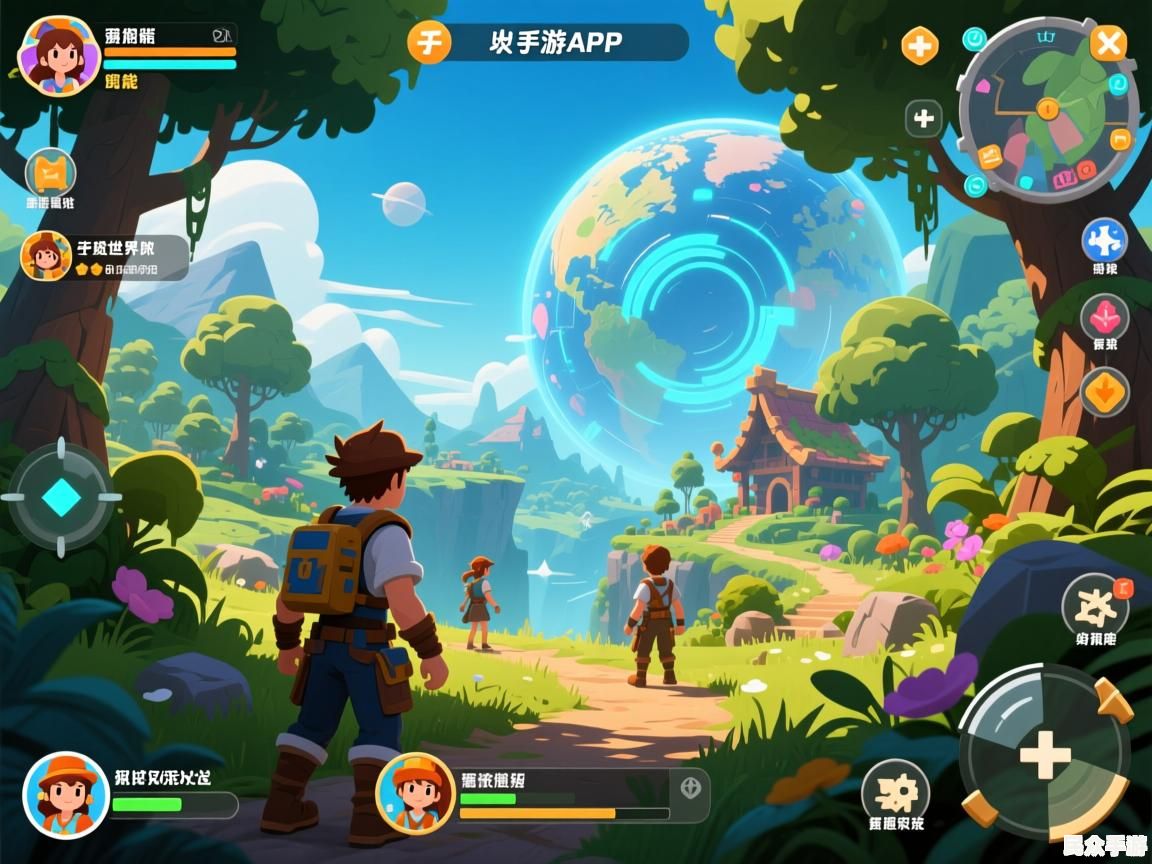Image resolution: width=1152 pixels, height=864 pixels.
Task: Select the teammate avatar with two gold stars
Action: pos(46,256)
